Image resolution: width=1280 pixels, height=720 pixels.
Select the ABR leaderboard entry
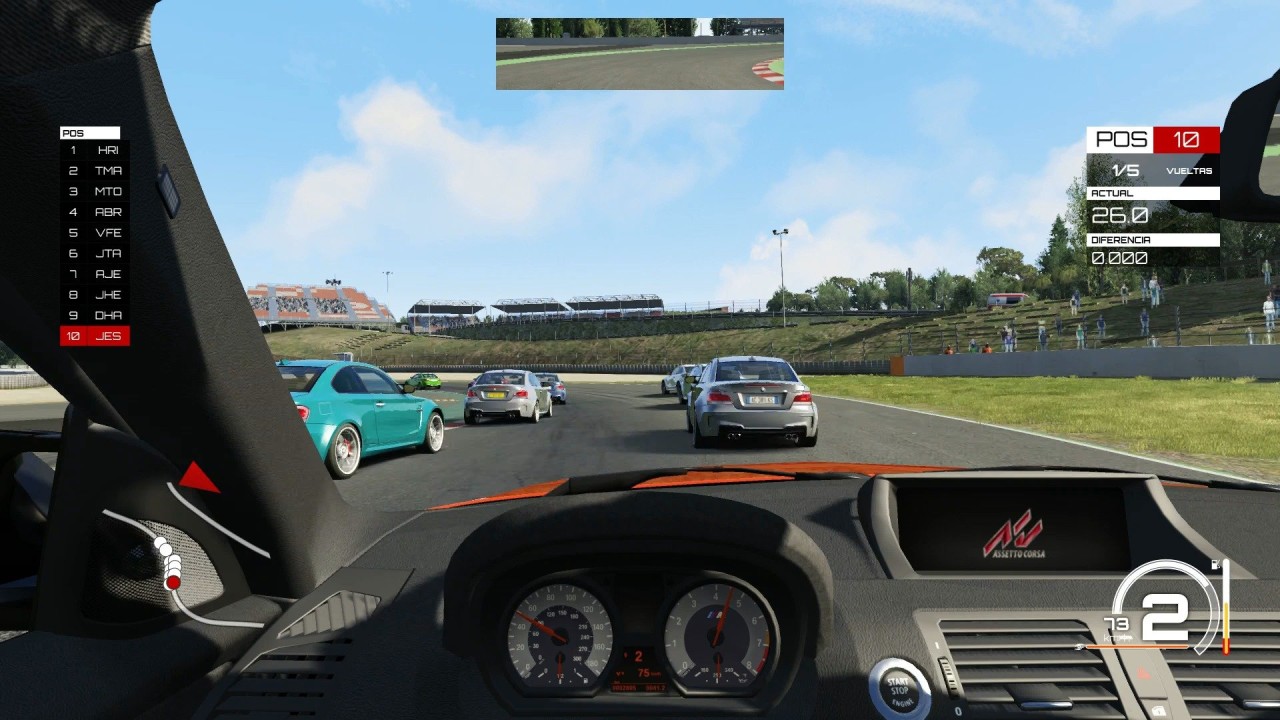coord(95,212)
